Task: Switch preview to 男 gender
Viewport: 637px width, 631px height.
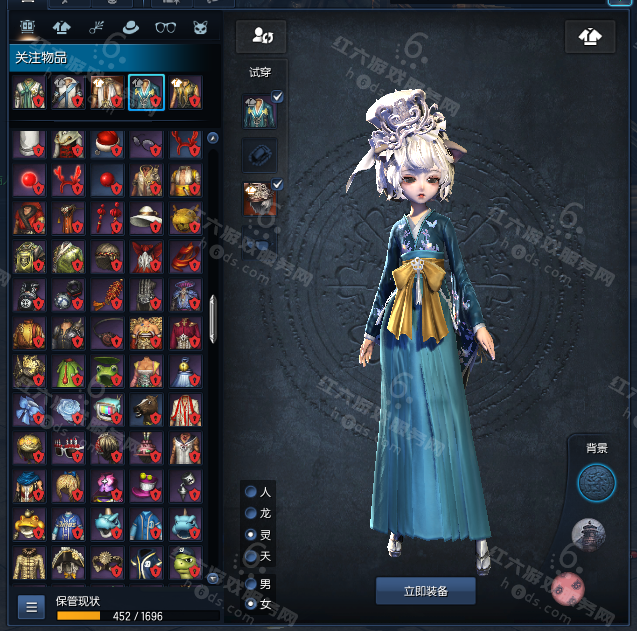Action: pyautogui.click(x=251, y=583)
